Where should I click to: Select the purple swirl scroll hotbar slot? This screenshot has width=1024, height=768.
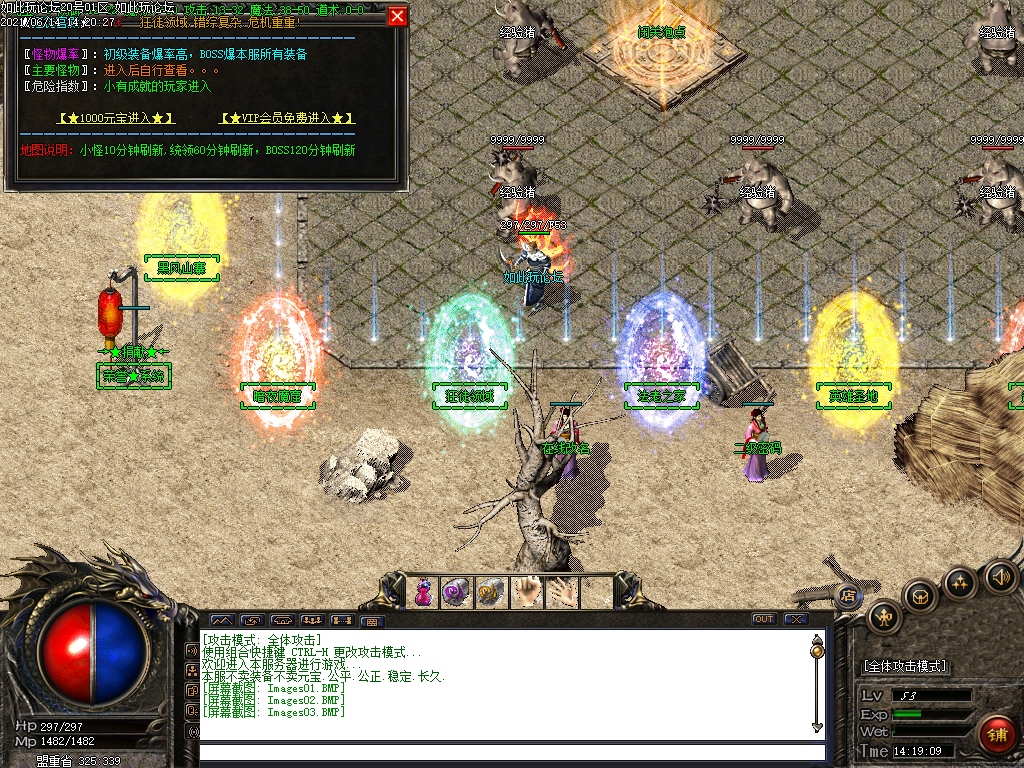[x=457, y=592]
